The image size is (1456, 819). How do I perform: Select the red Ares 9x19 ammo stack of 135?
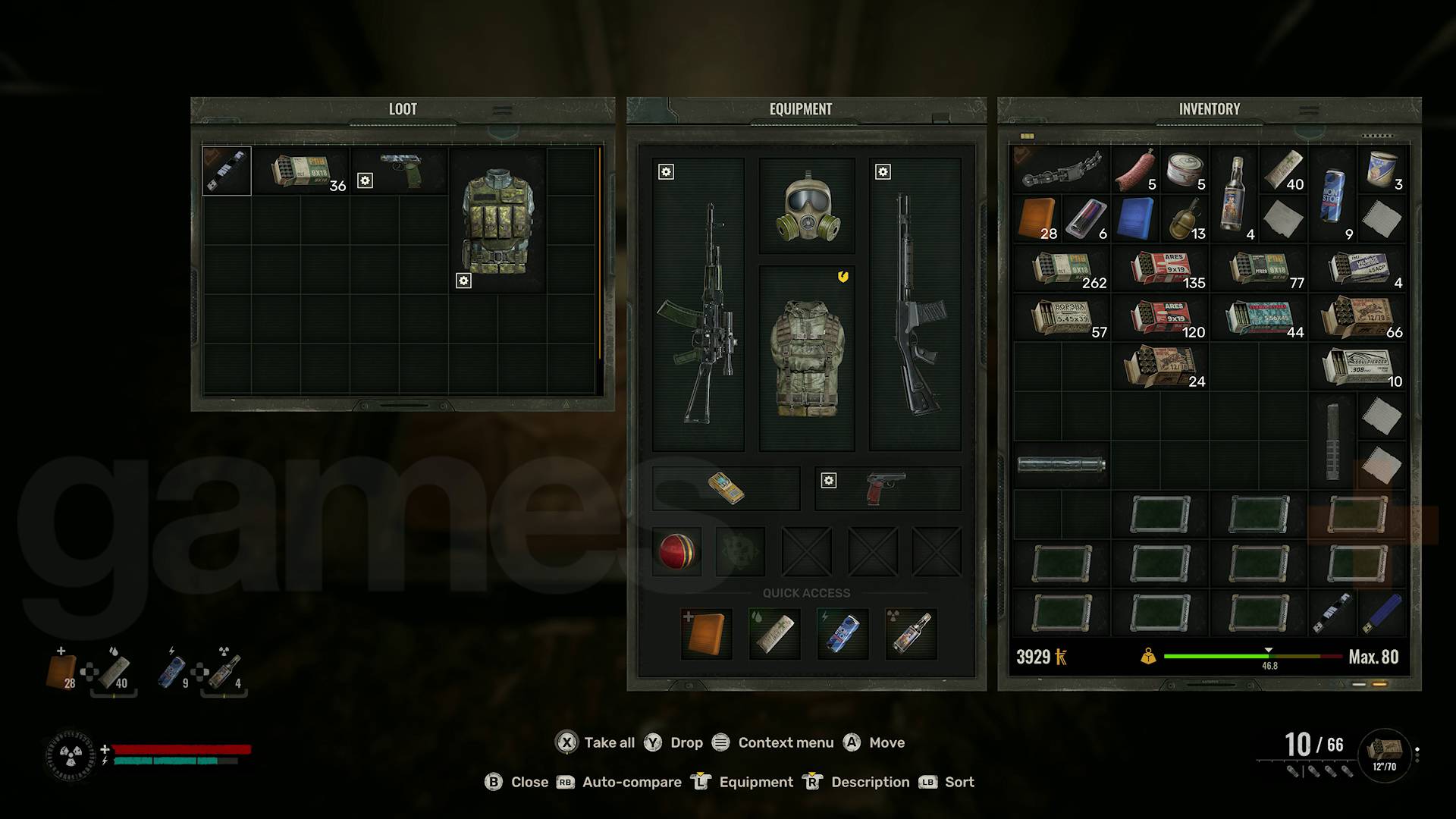click(1160, 269)
